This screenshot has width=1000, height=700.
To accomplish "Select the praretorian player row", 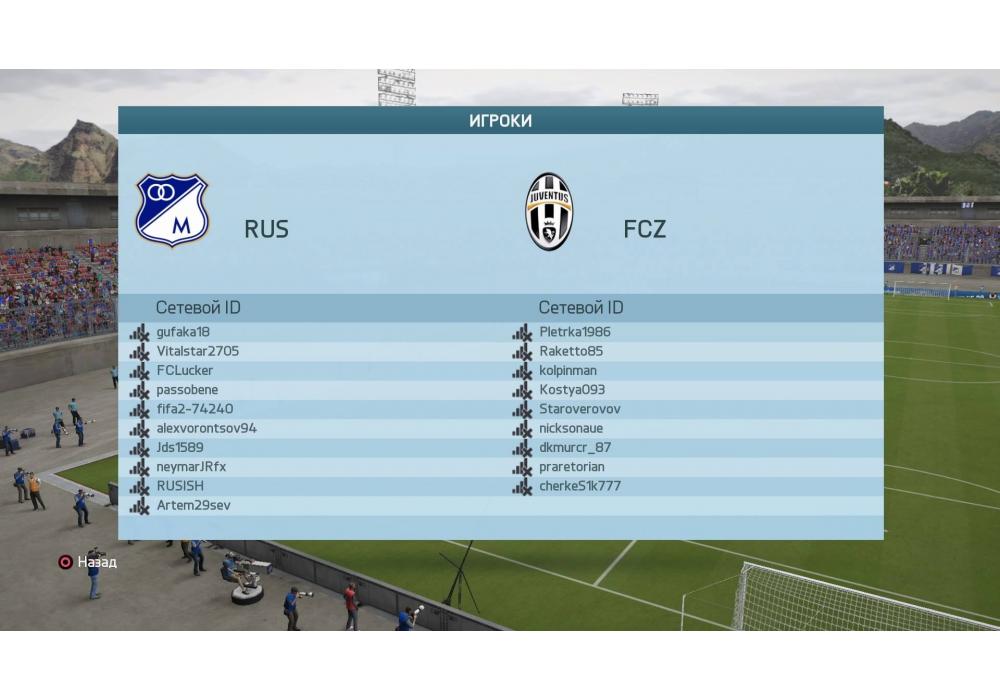I will click(x=571, y=467).
